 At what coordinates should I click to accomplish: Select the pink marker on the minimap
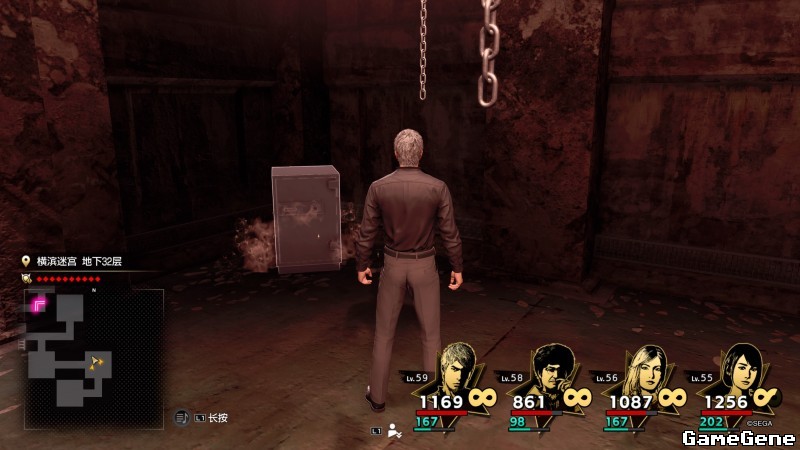[41, 304]
